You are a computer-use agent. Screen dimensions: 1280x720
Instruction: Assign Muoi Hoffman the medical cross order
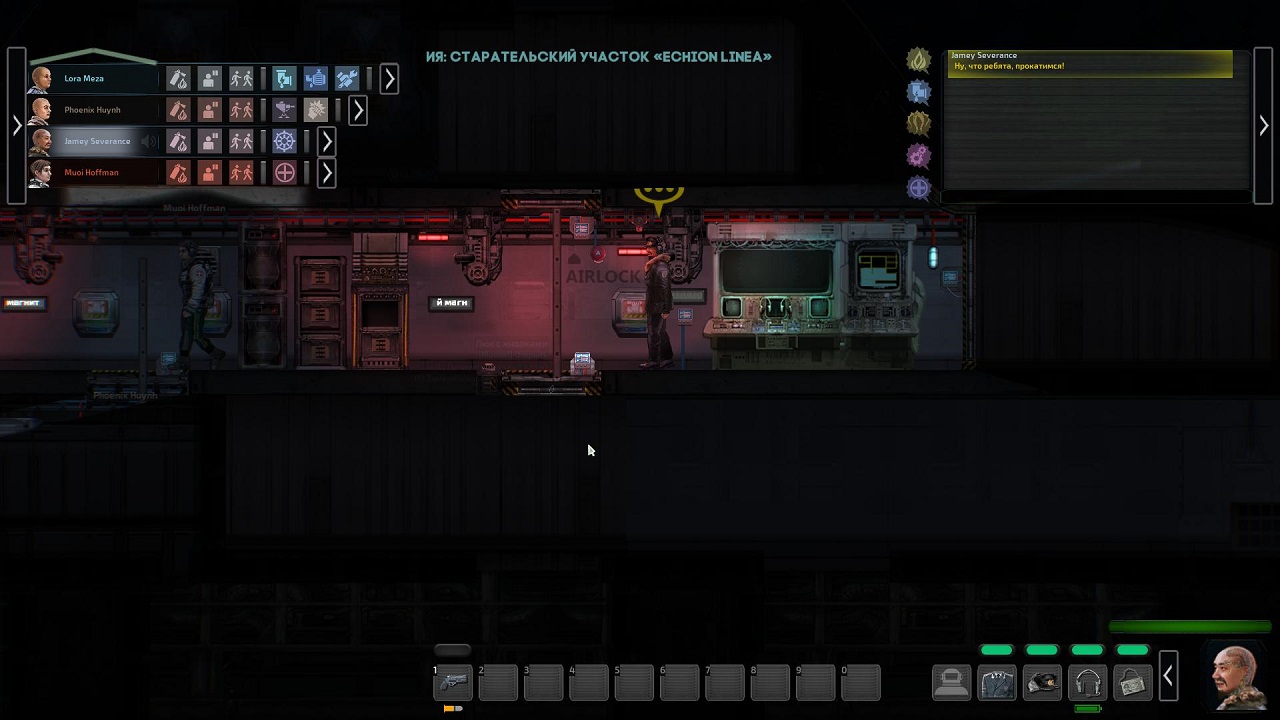285,173
